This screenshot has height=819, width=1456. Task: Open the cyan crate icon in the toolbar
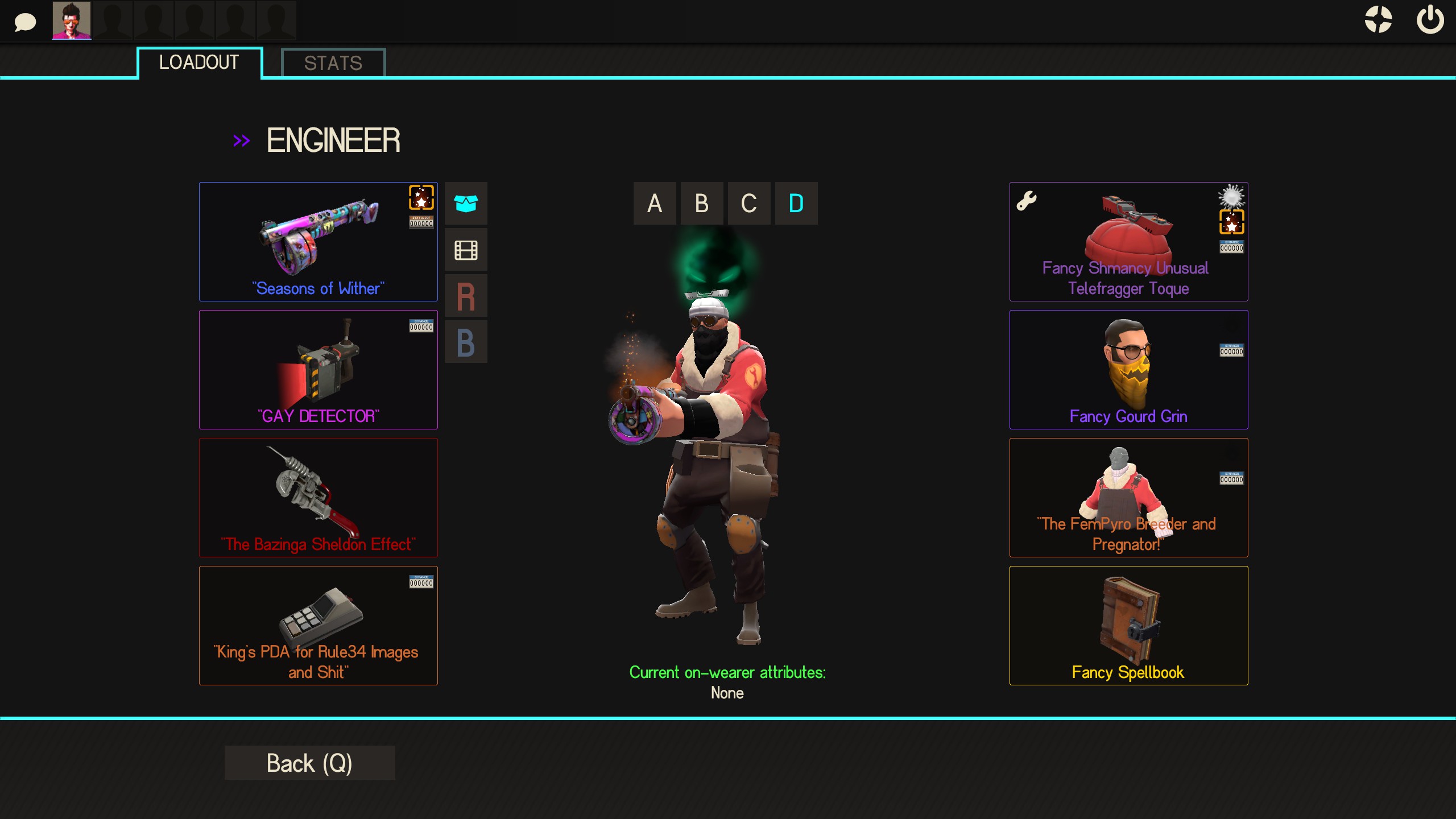point(466,203)
